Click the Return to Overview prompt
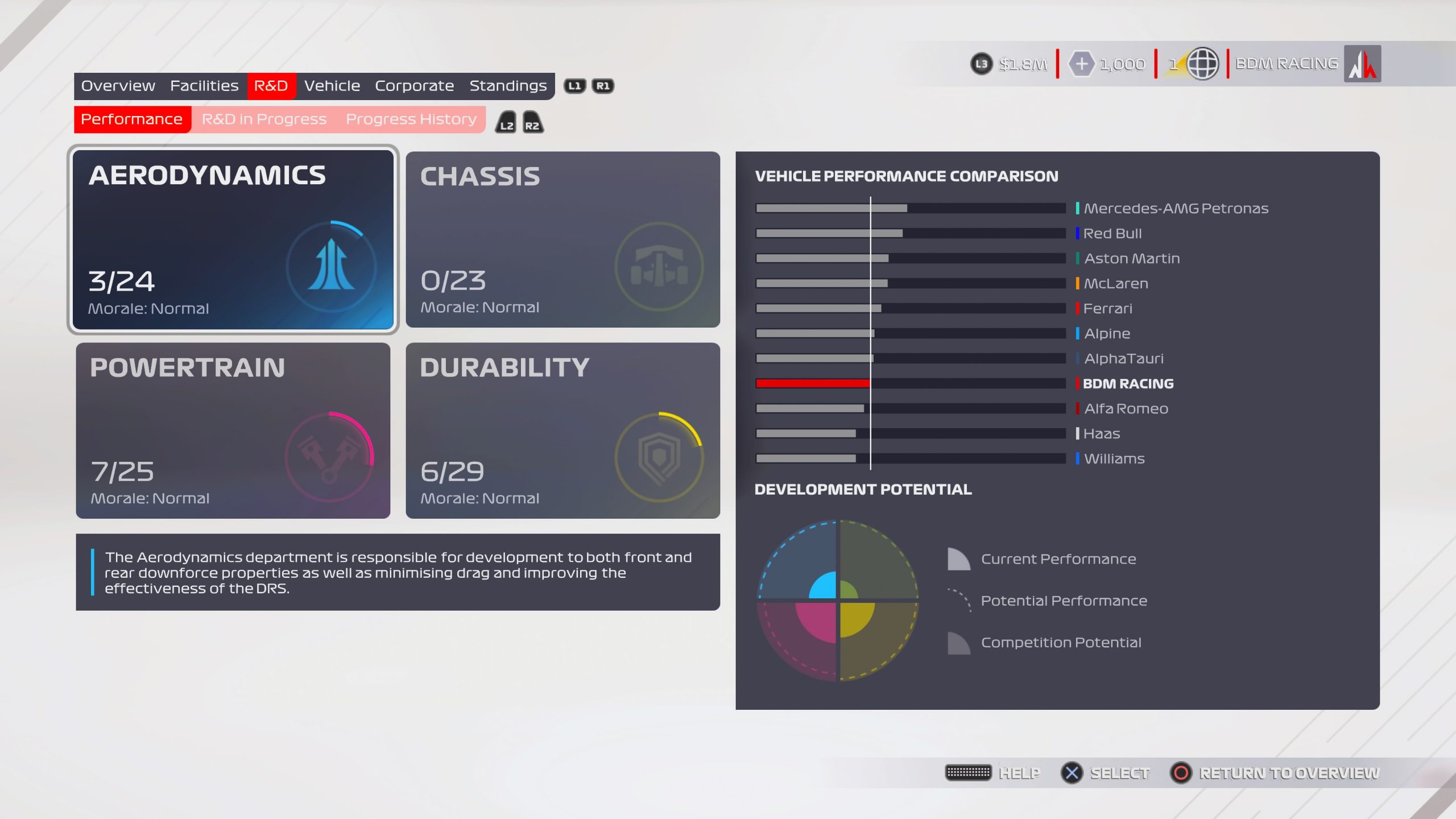Screen dimensions: 1456x819 click(x=1274, y=773)
